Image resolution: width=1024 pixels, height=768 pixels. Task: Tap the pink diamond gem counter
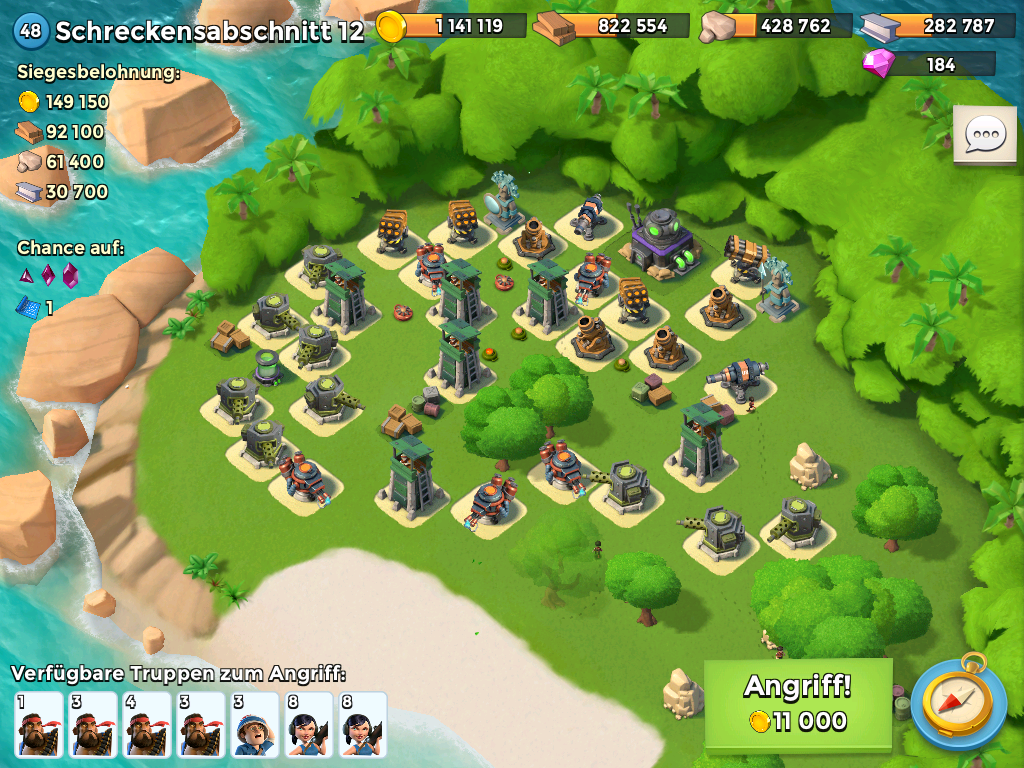(x=929, y=65)
